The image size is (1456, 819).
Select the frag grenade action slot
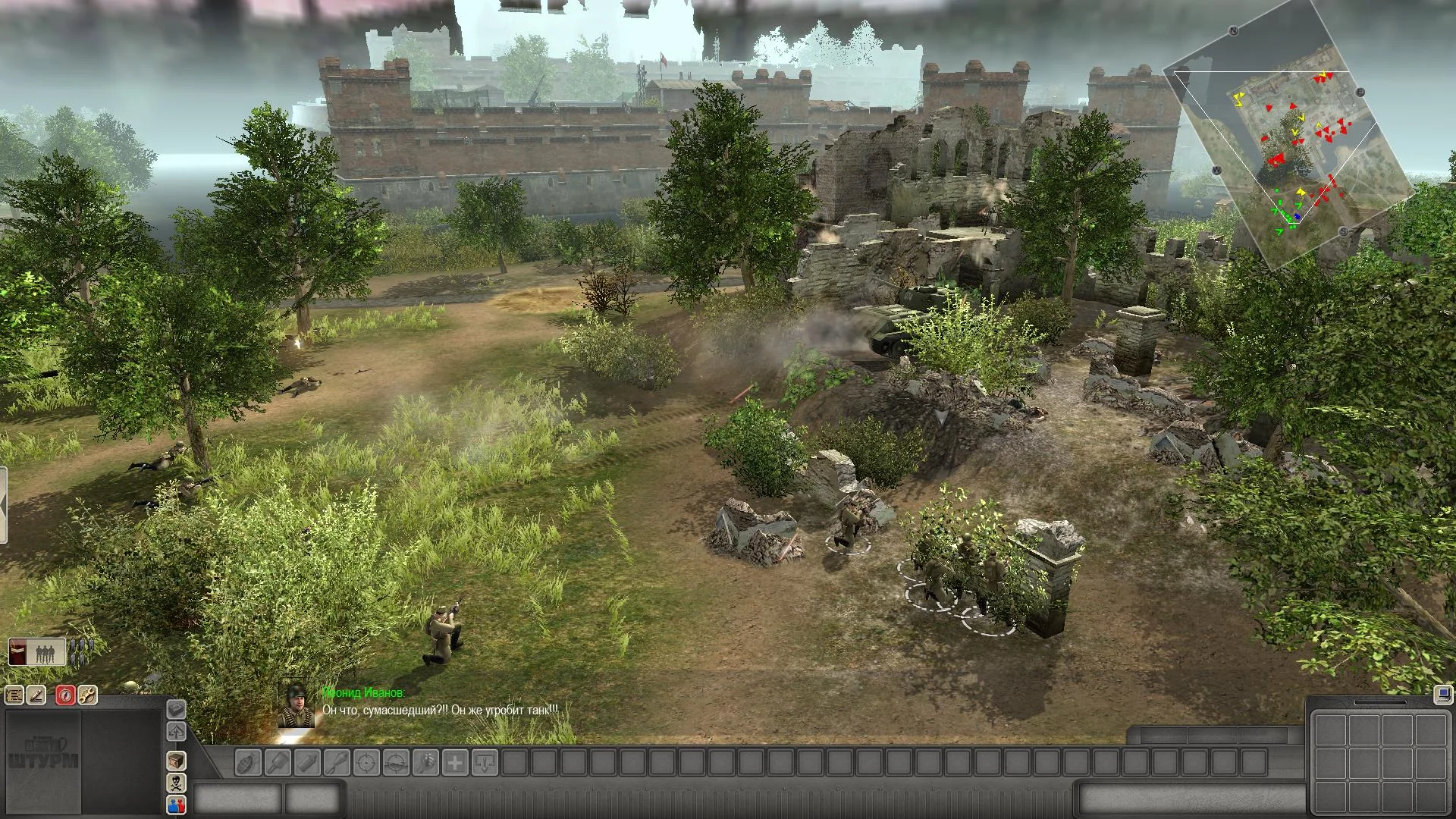coord(248,763)
